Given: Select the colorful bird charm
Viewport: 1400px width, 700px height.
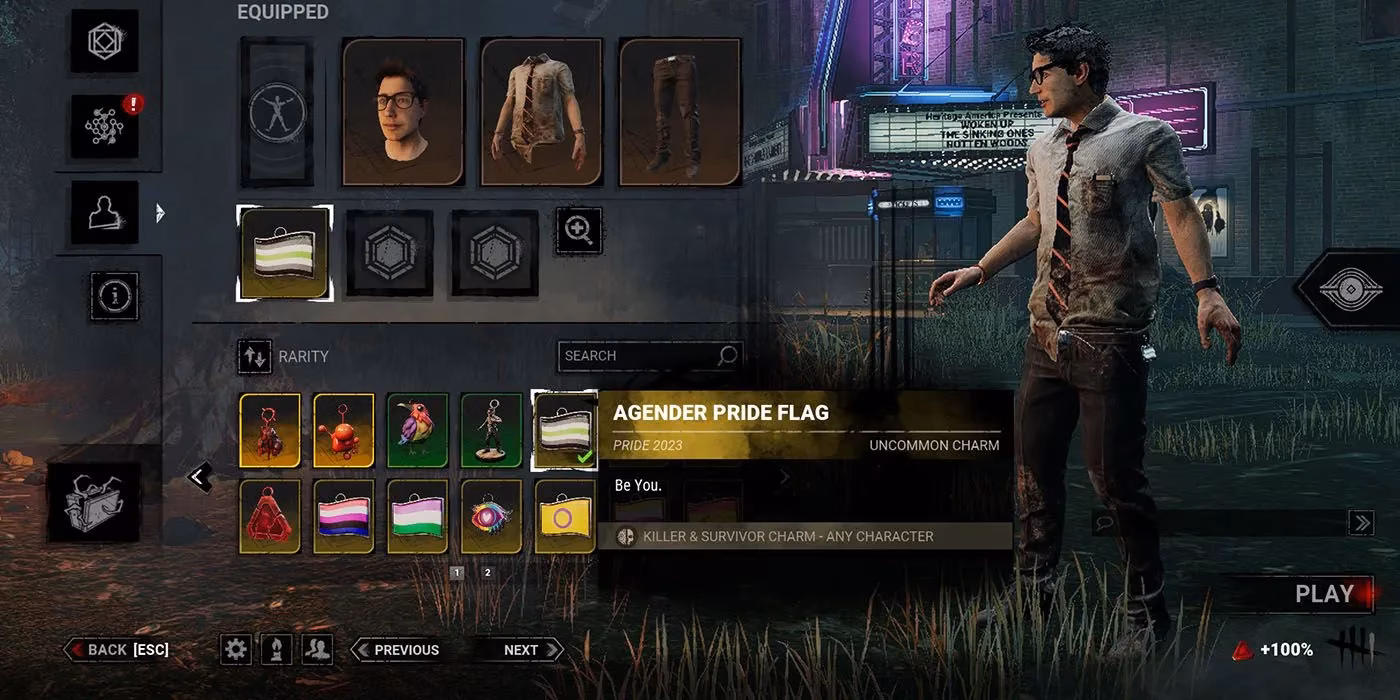Looking at the screenshot, I should (x=418, y=430).
